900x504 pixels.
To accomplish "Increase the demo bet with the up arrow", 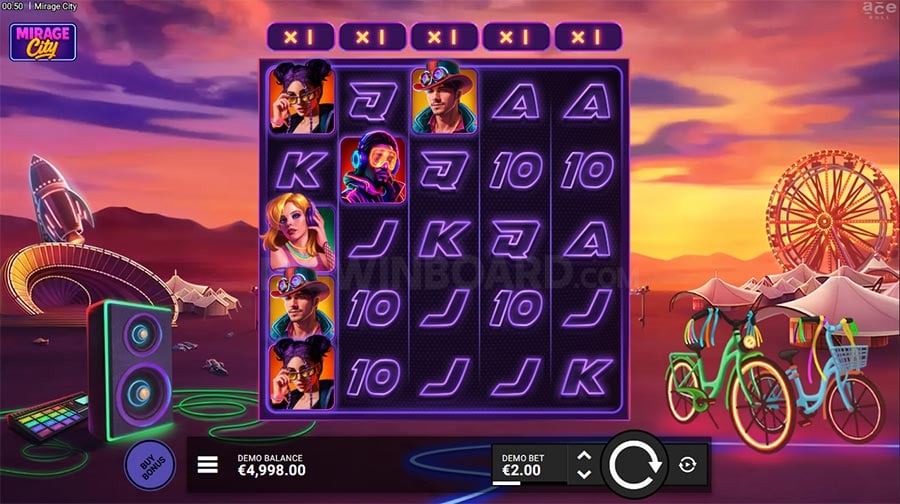I will 585,456.
